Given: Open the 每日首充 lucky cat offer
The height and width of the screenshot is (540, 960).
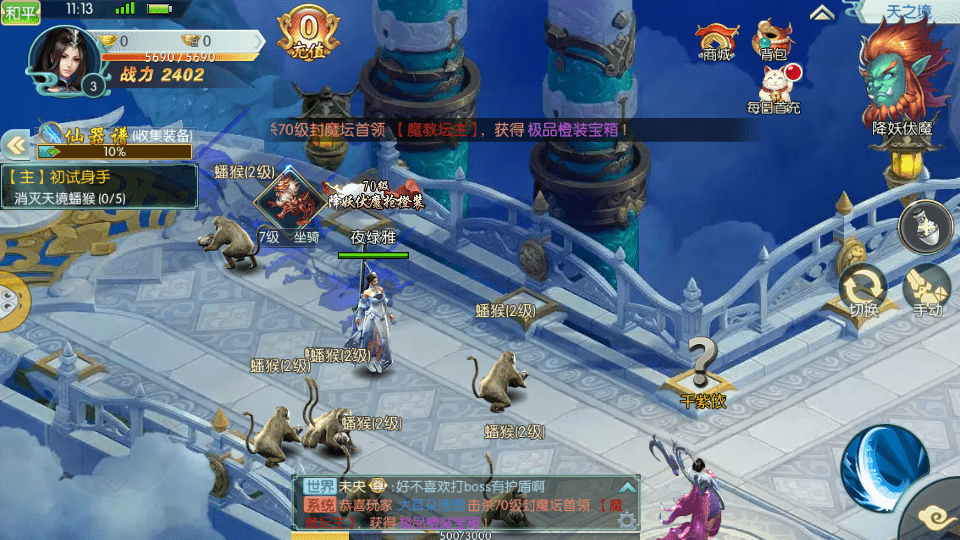Looking at the screenshot, I should coord(773,87).
